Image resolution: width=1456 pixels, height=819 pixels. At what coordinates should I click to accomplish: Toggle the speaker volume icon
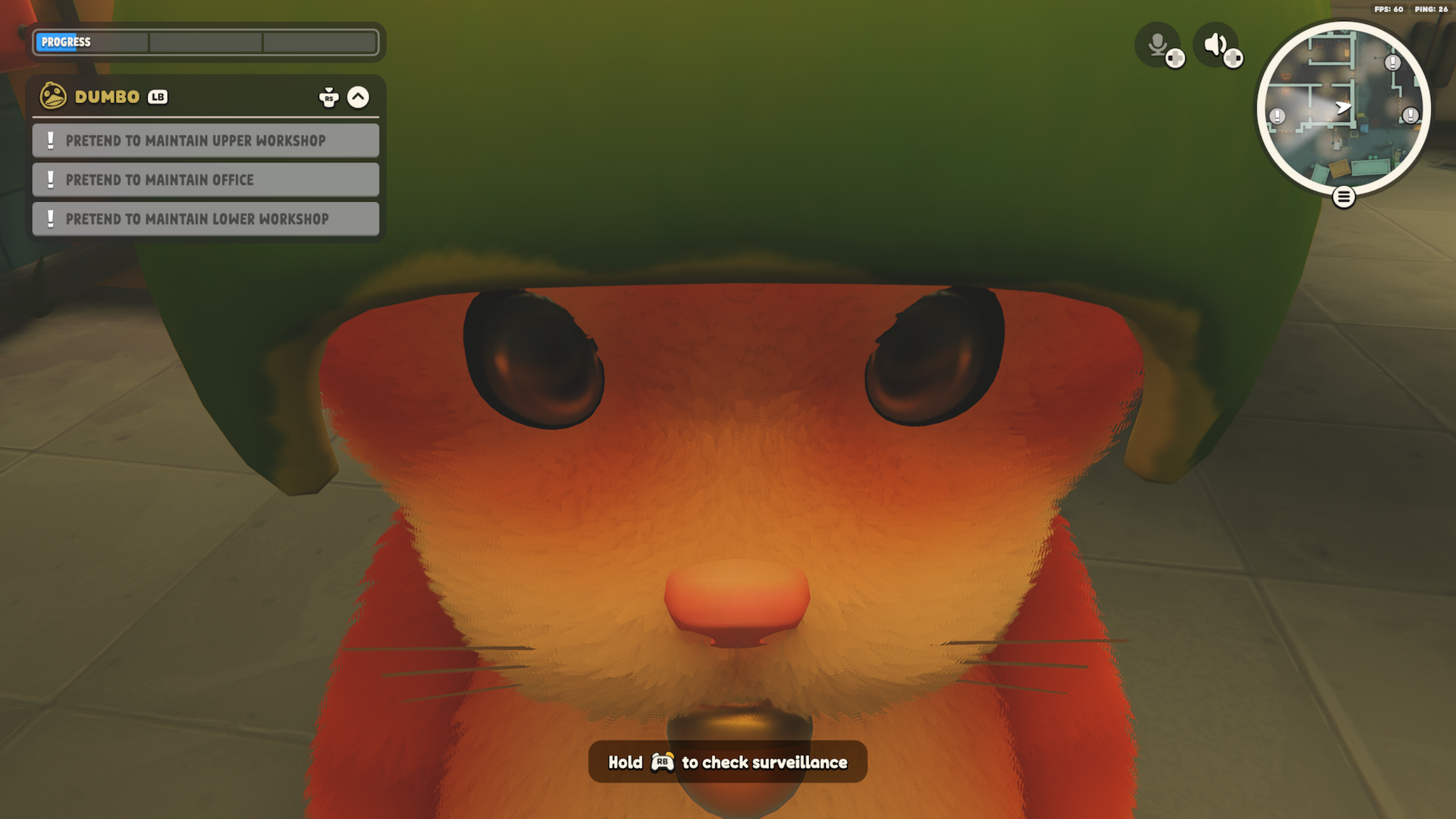pos(1216,45)
